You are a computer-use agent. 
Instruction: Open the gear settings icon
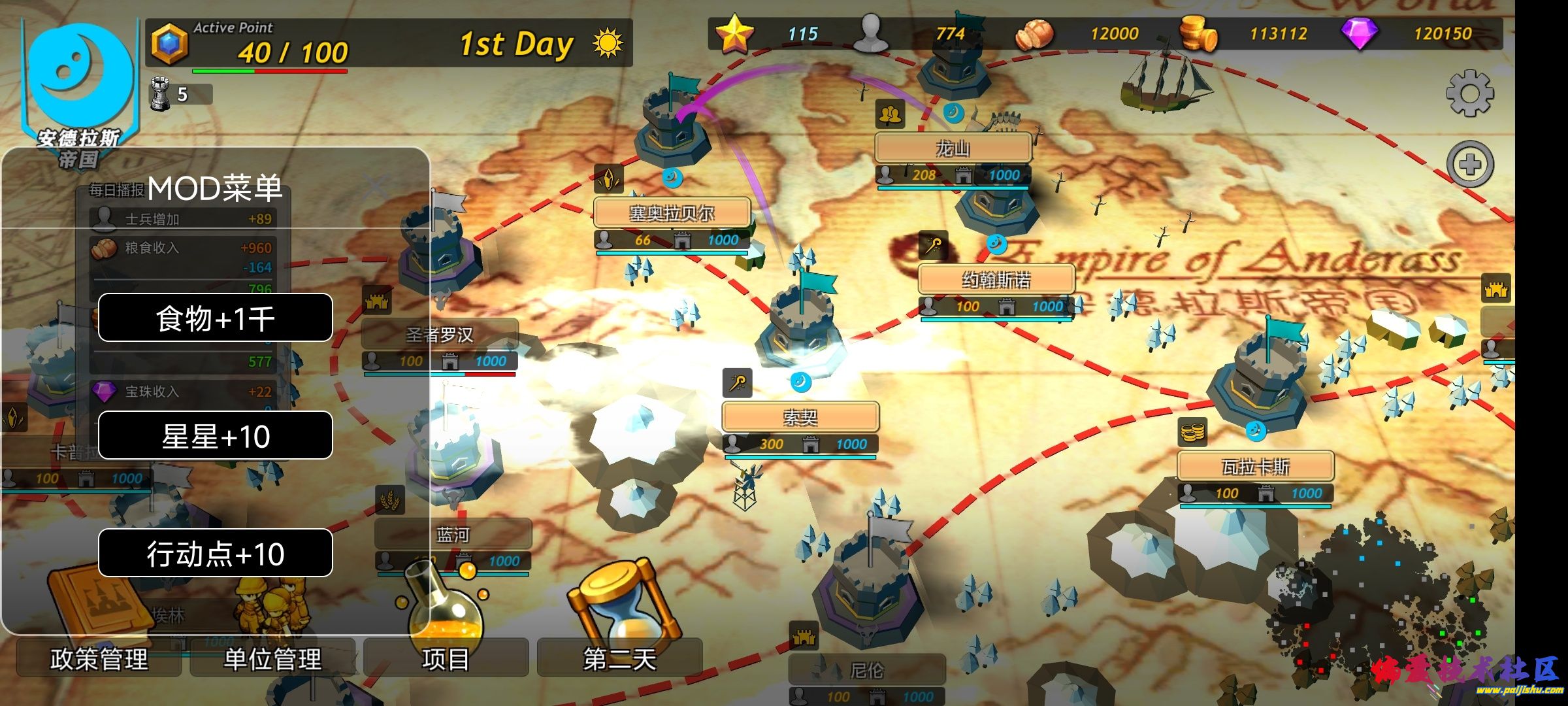[x=1469, y=93]
